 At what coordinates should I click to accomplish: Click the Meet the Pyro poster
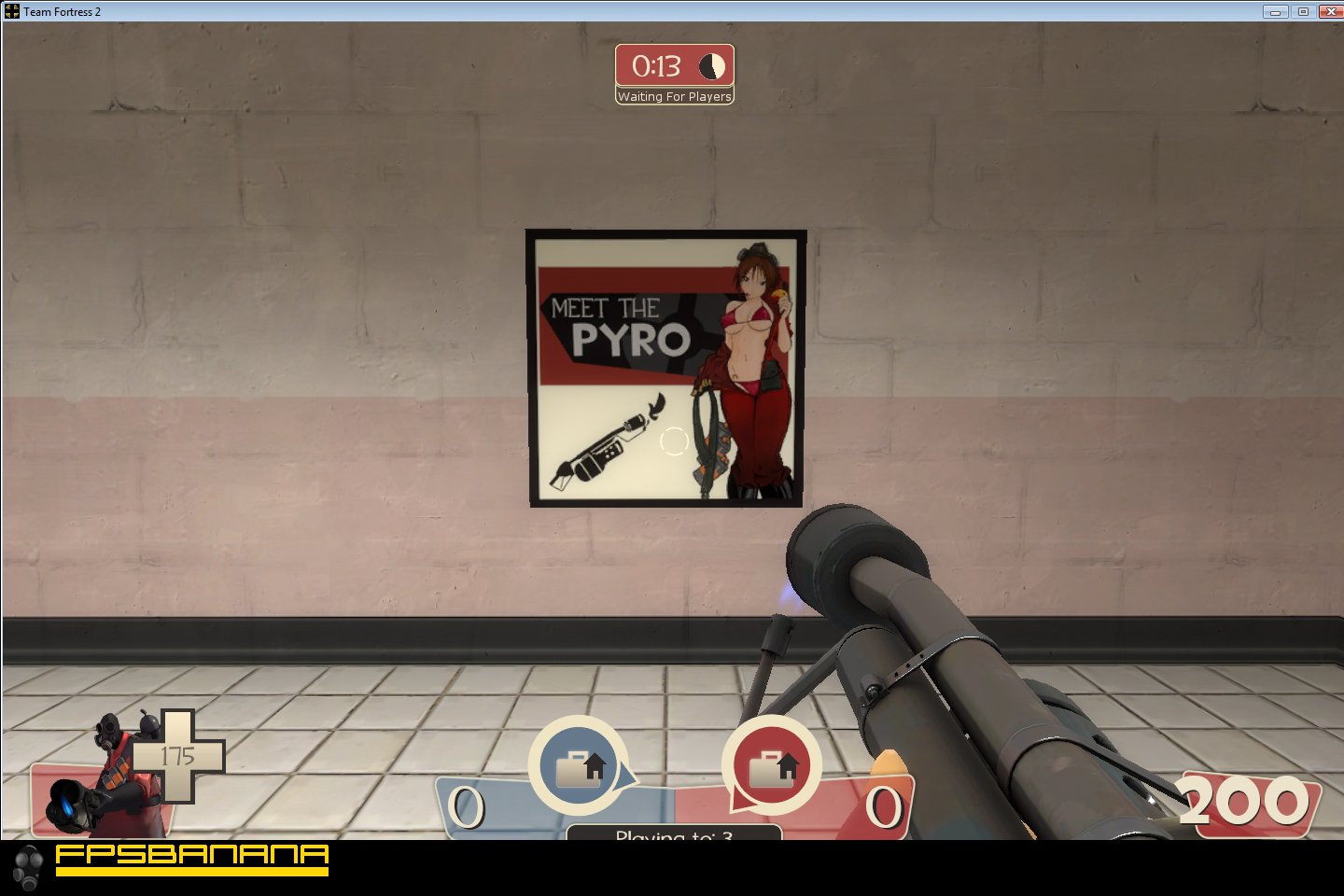click(666, 369)
